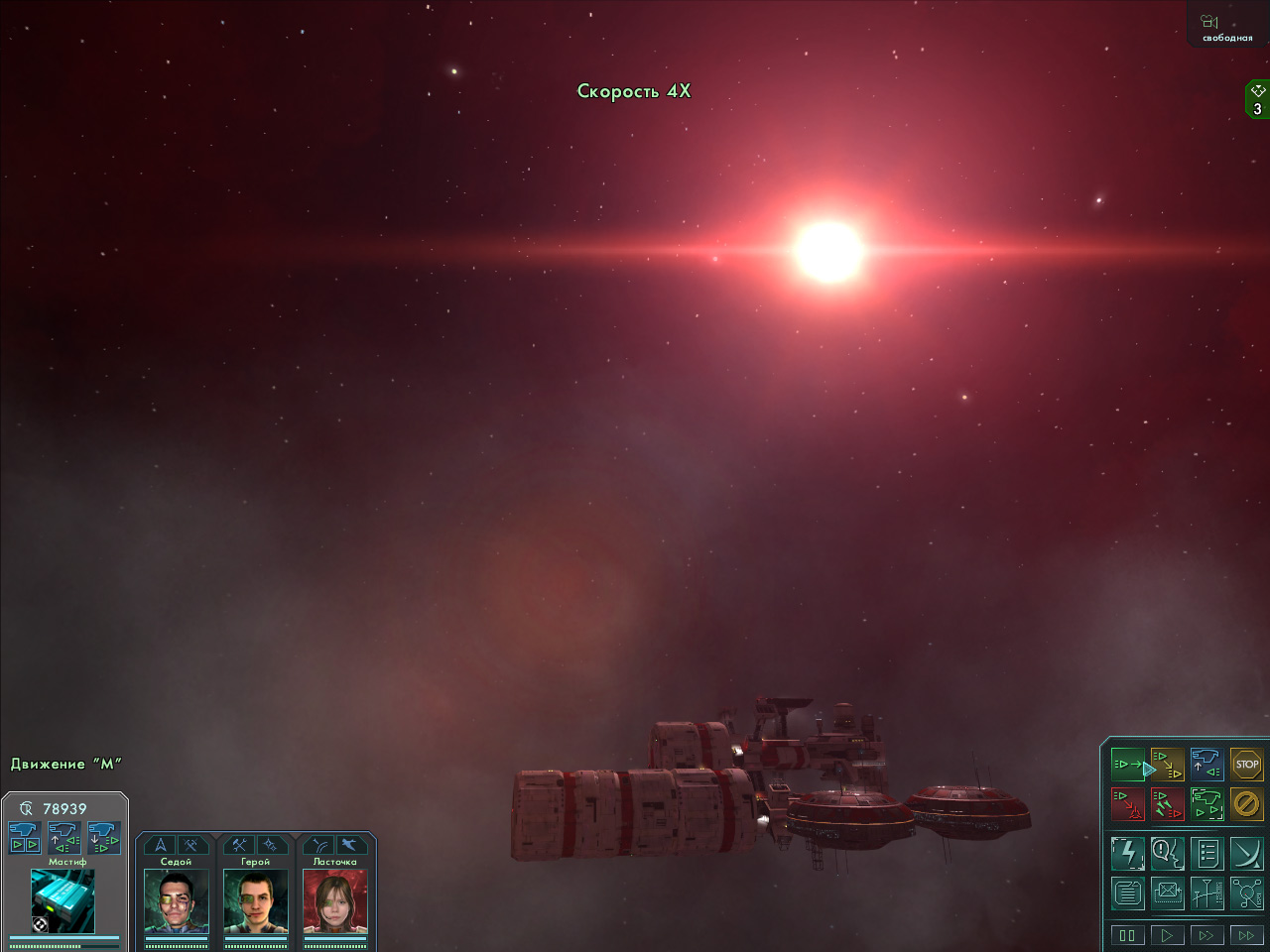Select the Мастиф mothership portrait

pos(63,900)
